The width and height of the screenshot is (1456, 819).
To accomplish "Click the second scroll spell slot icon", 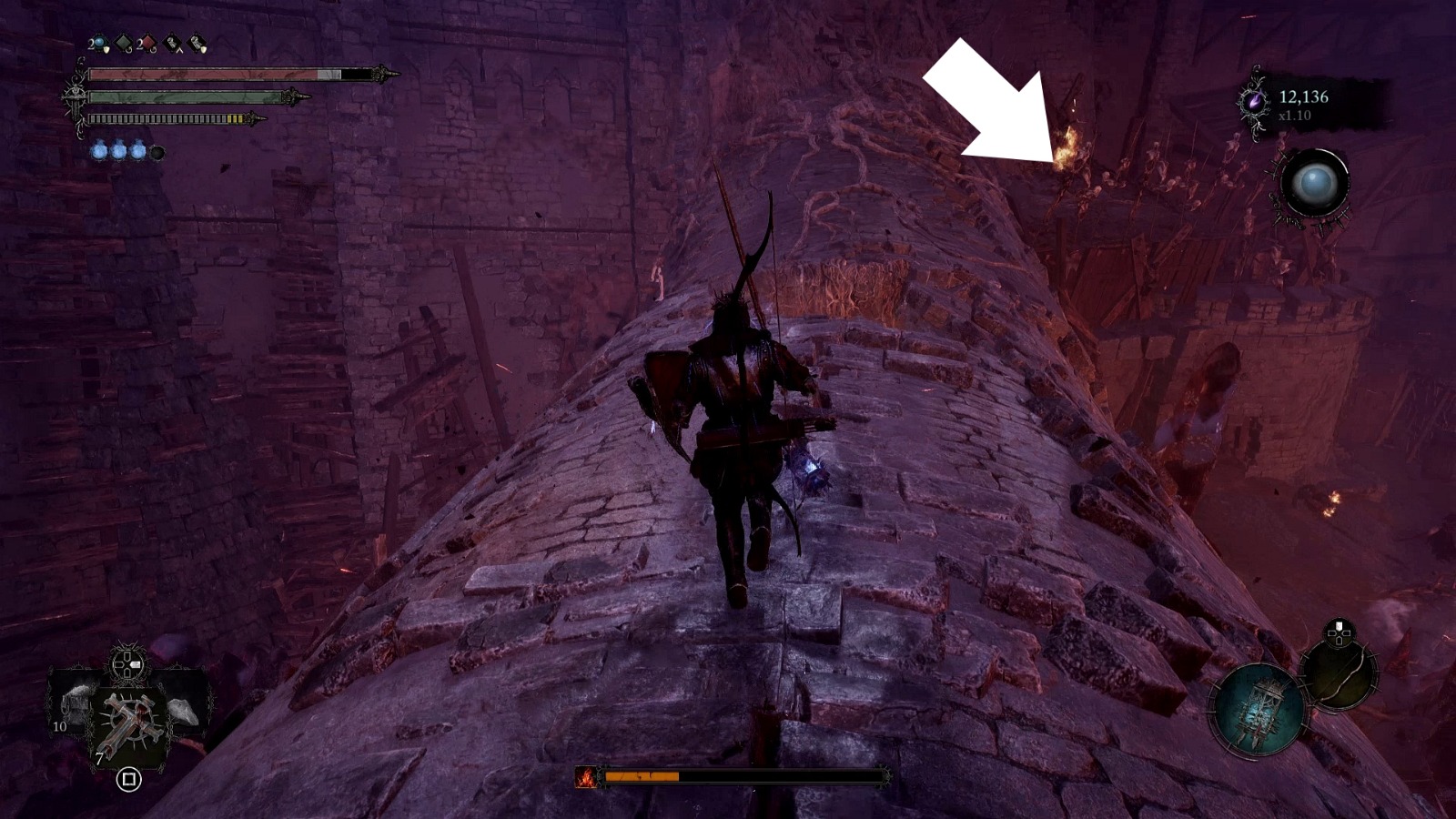I will point(196,42).
